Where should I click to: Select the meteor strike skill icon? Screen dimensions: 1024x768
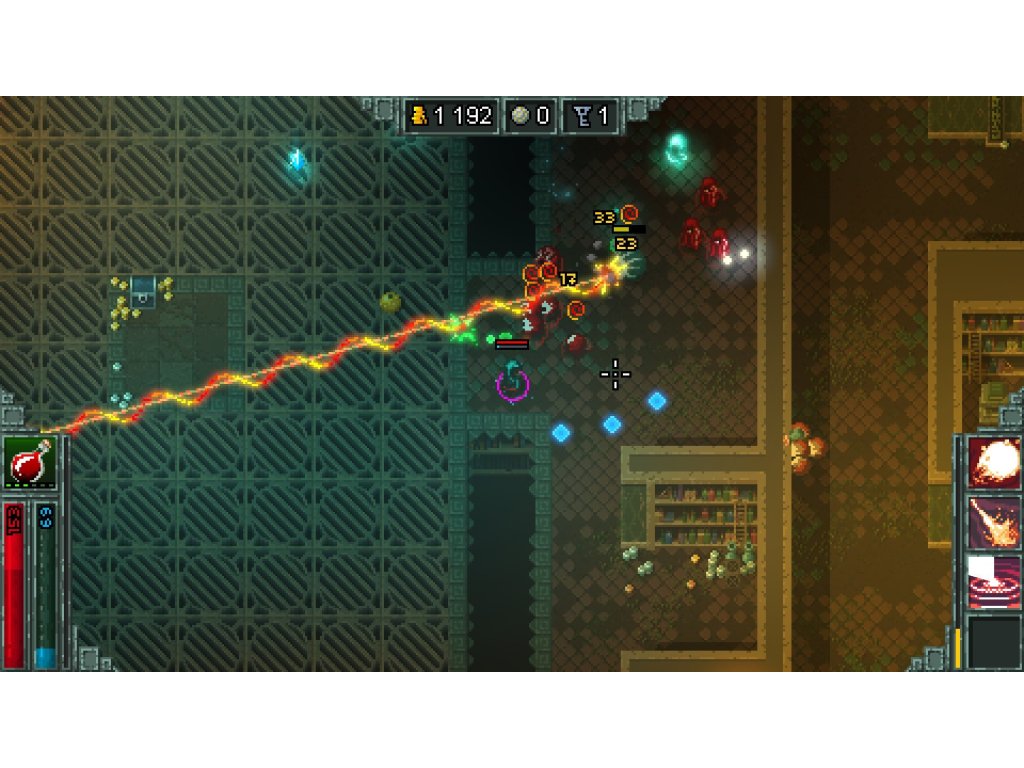tap(994, 522)
